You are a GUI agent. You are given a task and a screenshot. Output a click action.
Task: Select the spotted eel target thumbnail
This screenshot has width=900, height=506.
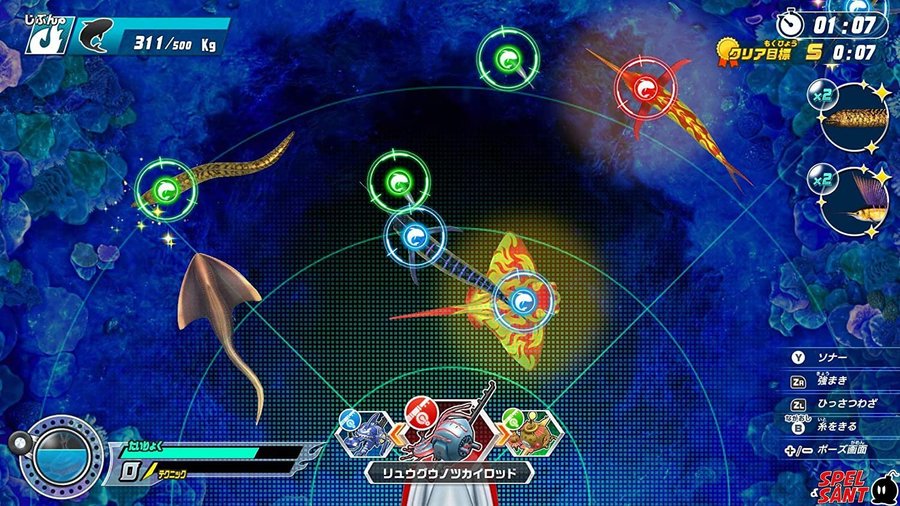click(852, 118)
